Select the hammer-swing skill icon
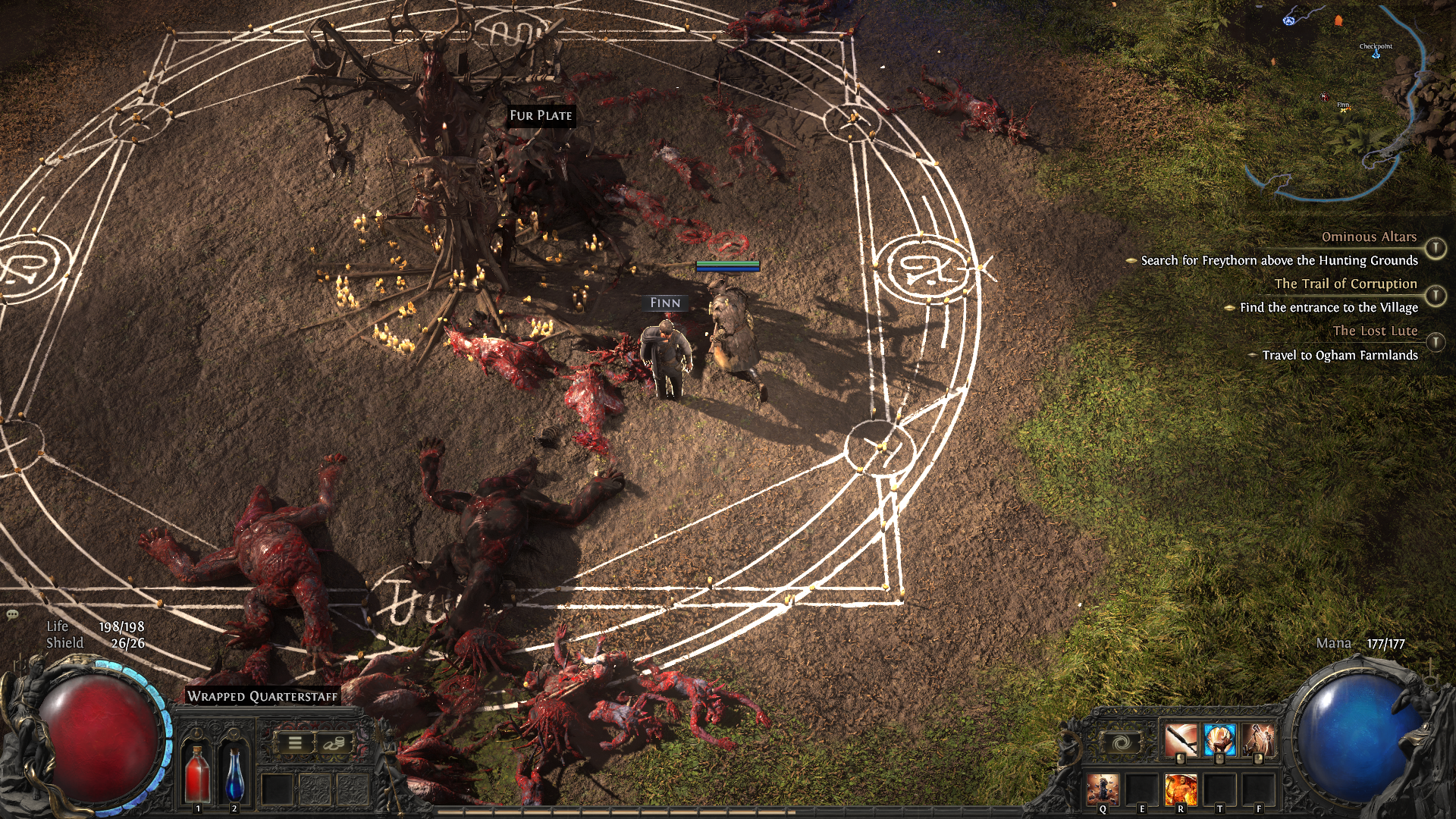Screen dimensions: 1456x819 (x=1258, y=740)
